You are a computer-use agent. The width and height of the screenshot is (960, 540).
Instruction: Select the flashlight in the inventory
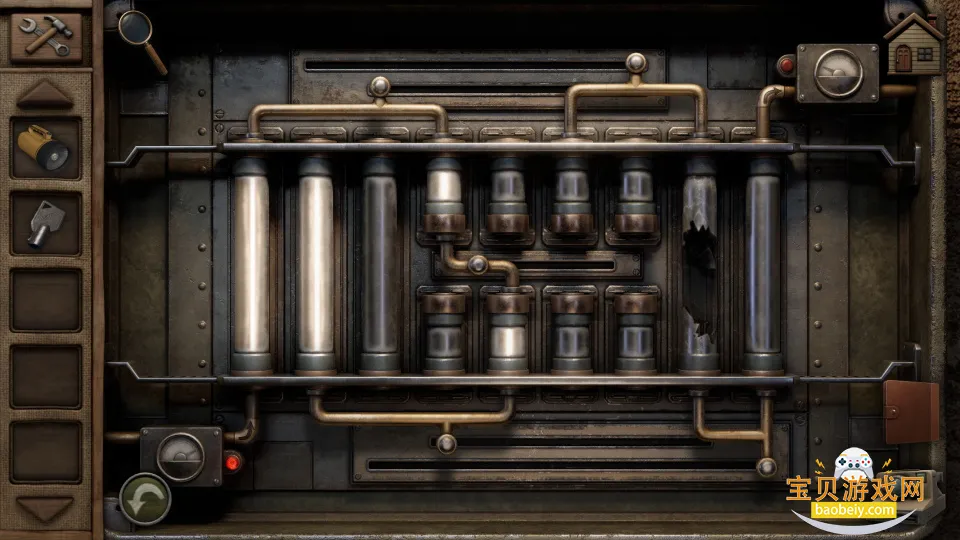click(46, 148)
